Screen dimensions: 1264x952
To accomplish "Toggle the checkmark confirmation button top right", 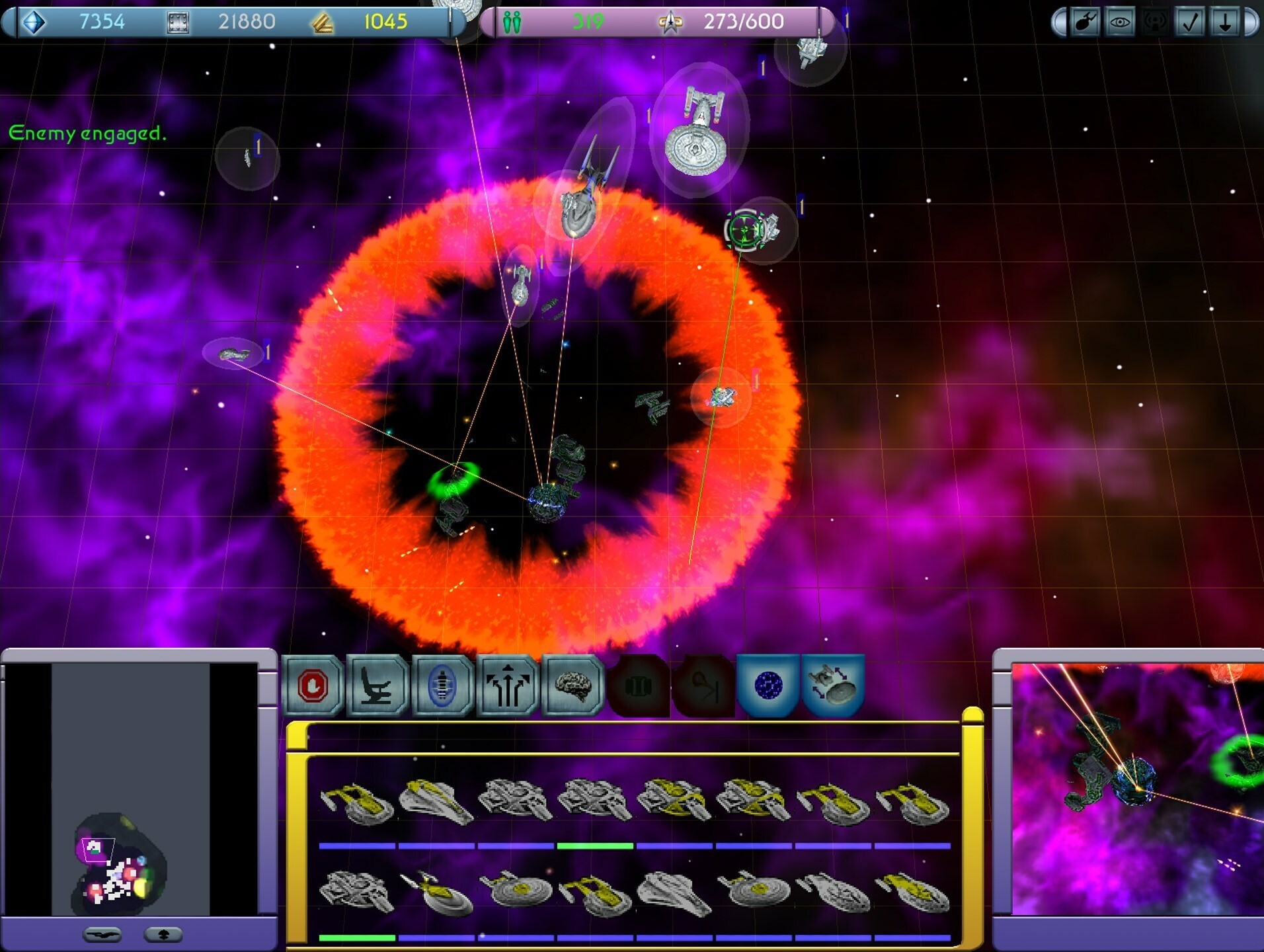I will [x=1190, y=22].
